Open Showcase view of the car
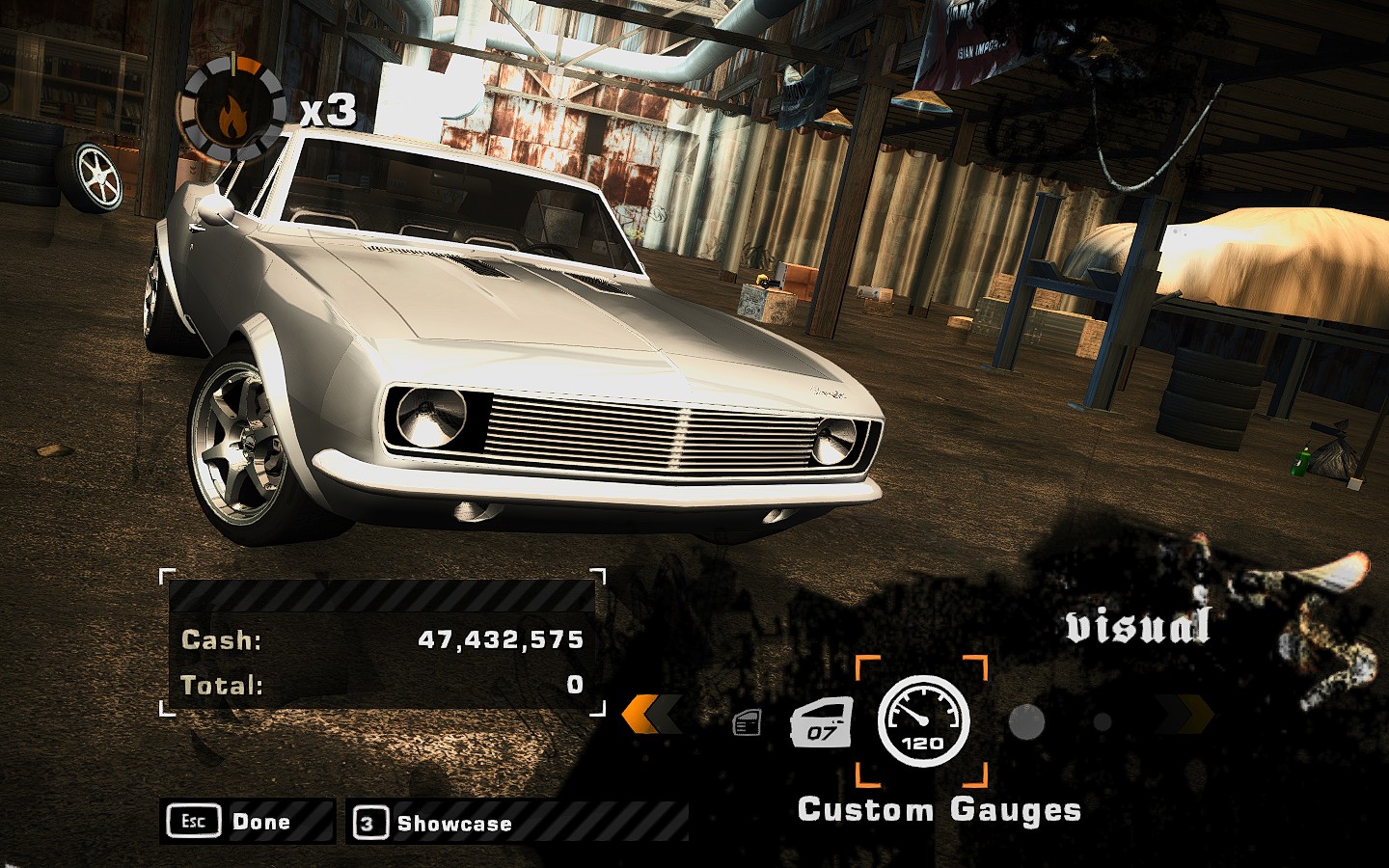The height and width of the screenshot is (868, 1389). click(x=434, y=824)
